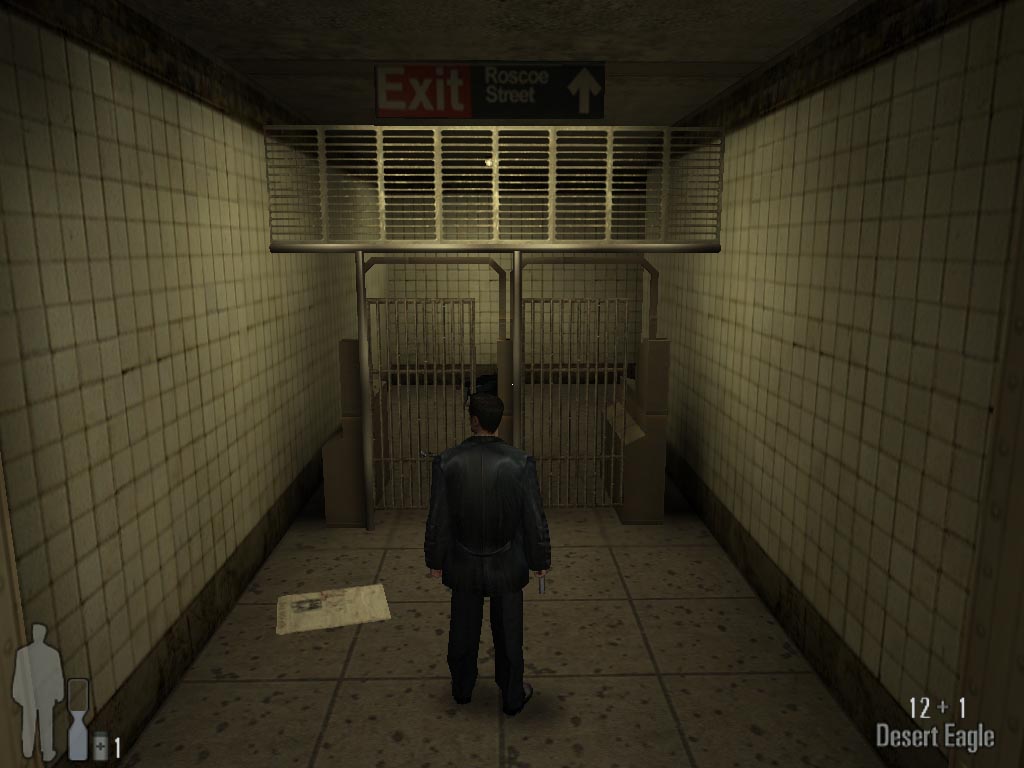This screenshot has height=768, width=1024.
Task: Select the Desert Eagle weapon label
Action: 935,738
